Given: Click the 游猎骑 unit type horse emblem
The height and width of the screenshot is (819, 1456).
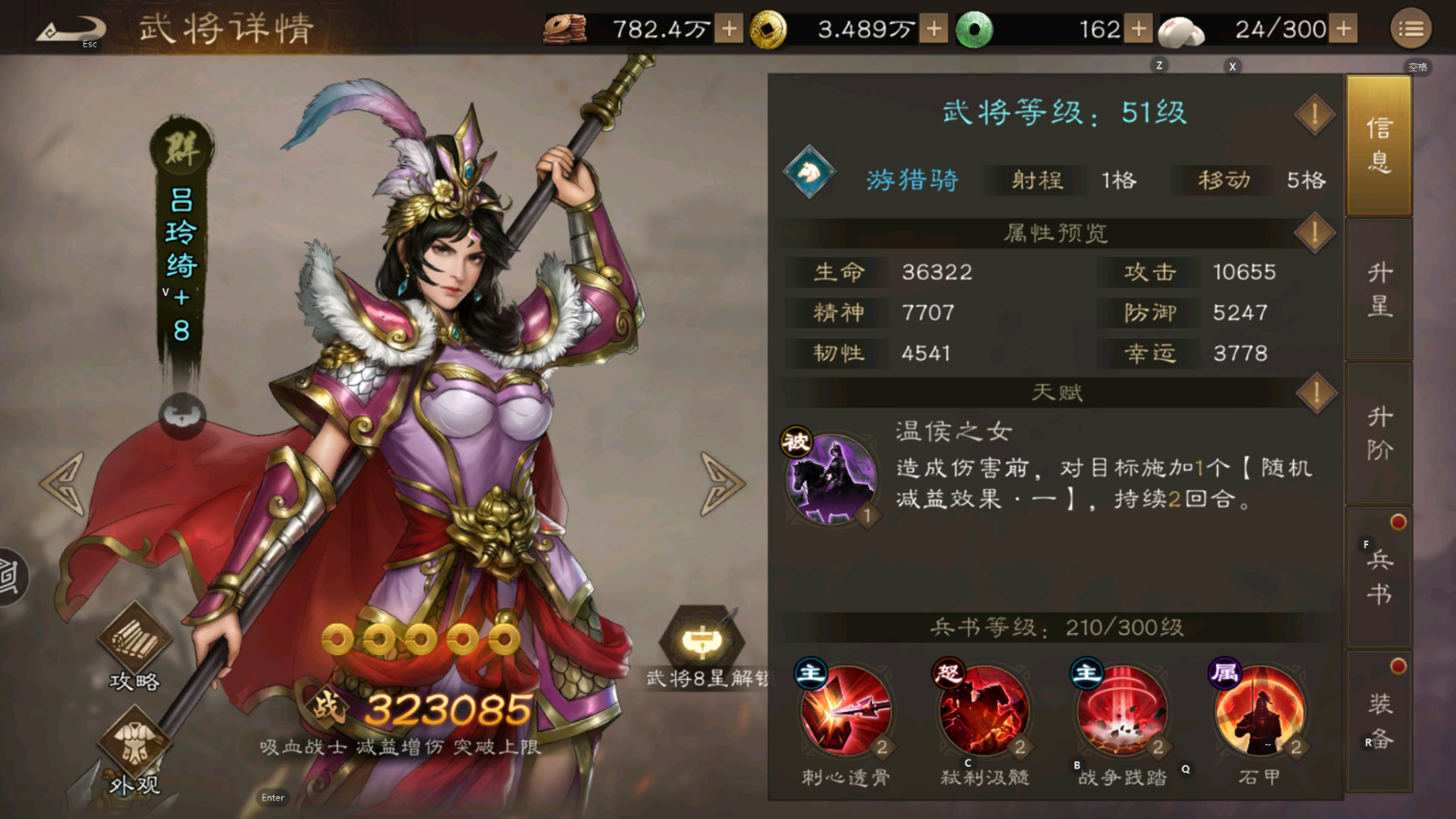Looking at the screenshot, I should point(809,171).
